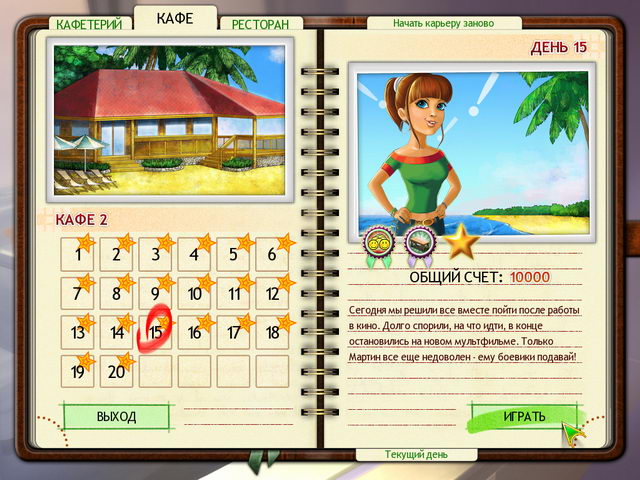Click the ВЫХОД exit button
Image resolution: width=640 pixels, height=480 pixels.
pyautogui.click(x=116, y=416)
